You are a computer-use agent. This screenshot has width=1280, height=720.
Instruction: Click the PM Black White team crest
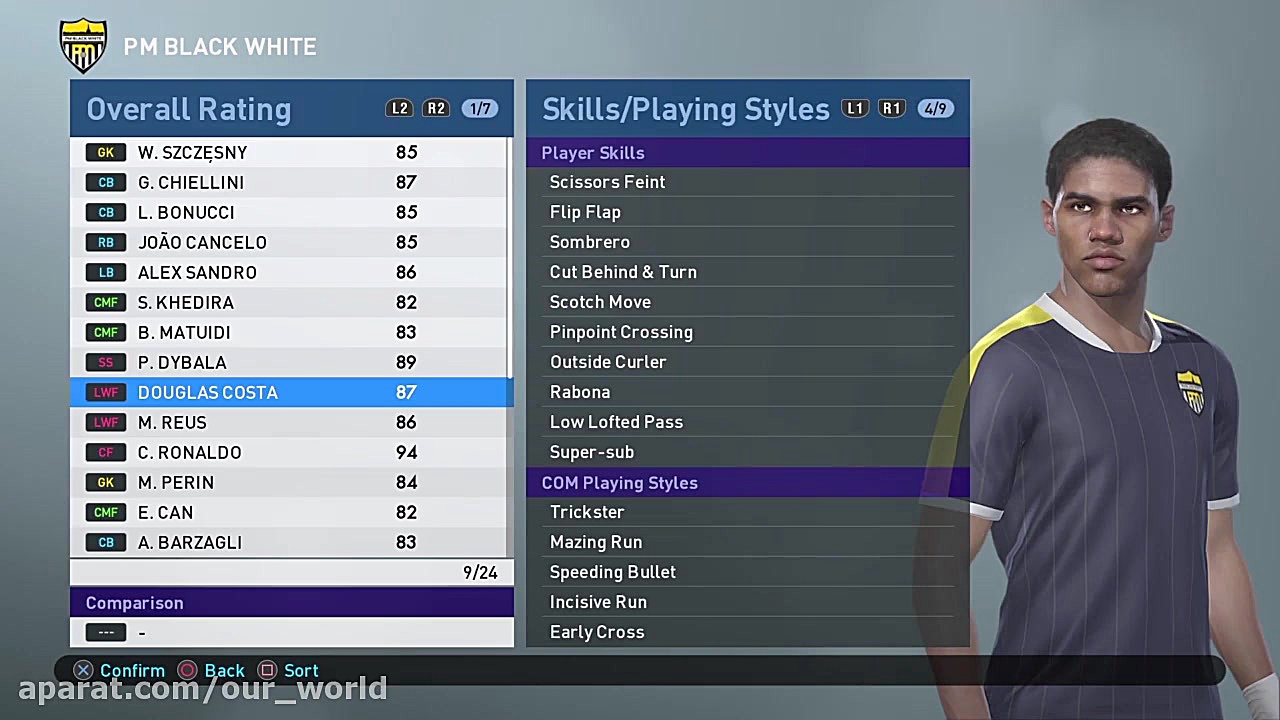pos(83,45)
